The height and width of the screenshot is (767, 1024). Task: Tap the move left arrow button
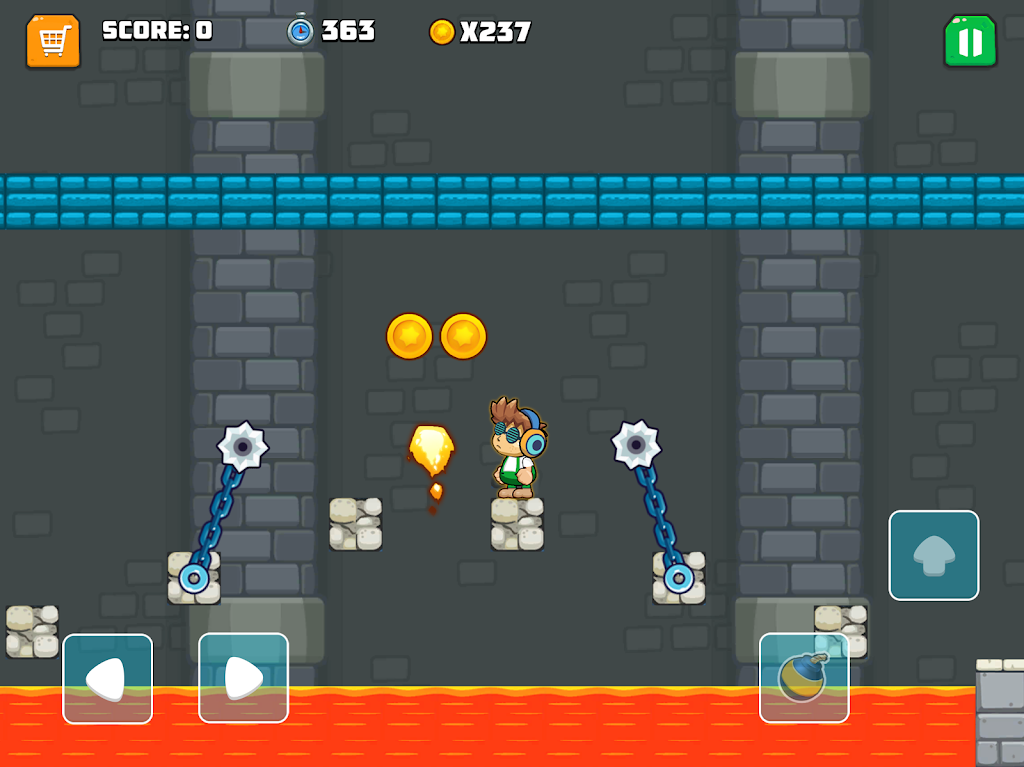tap(108, 678)
